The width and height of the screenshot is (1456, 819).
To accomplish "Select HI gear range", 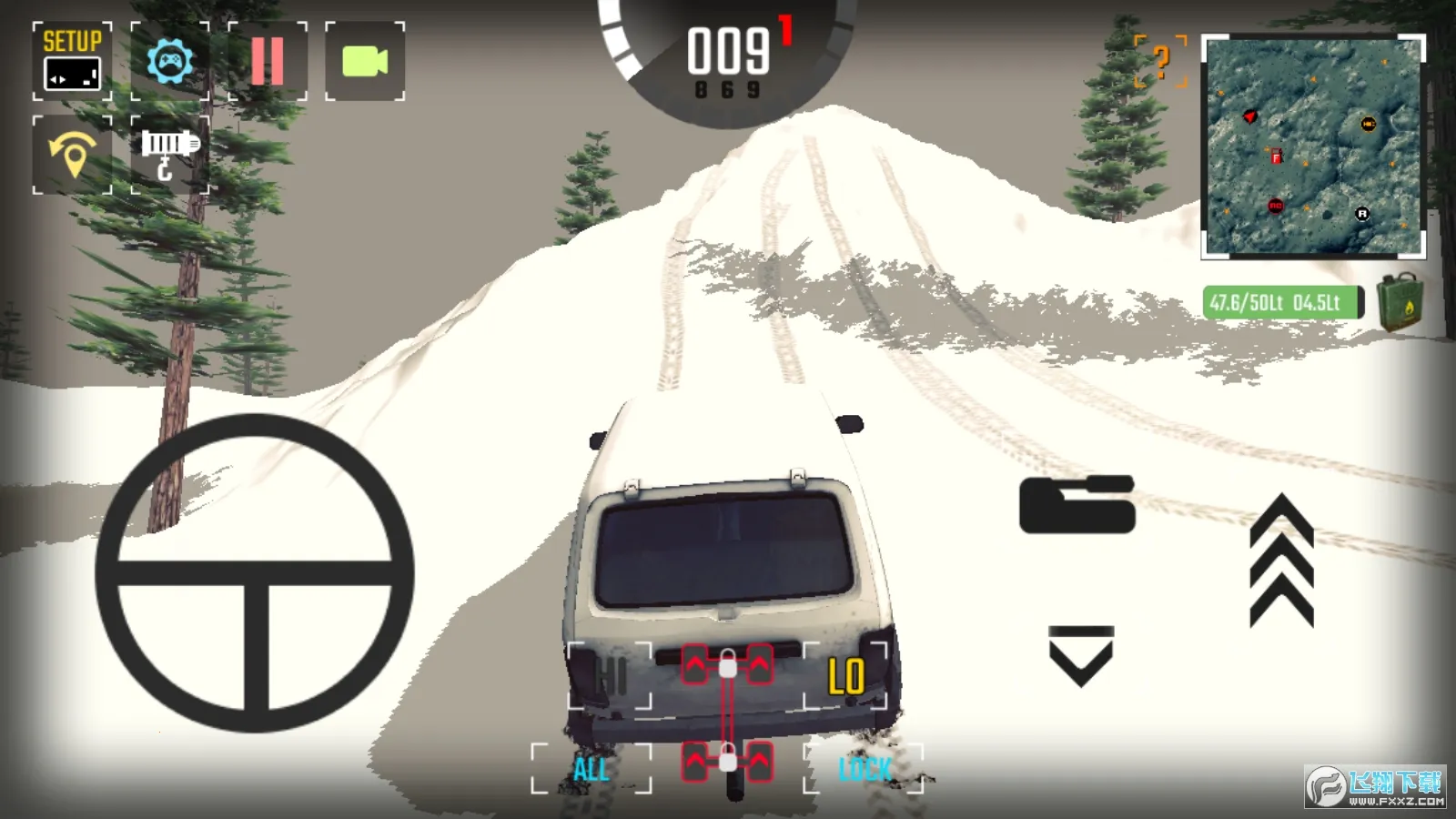I will (610, 676).
